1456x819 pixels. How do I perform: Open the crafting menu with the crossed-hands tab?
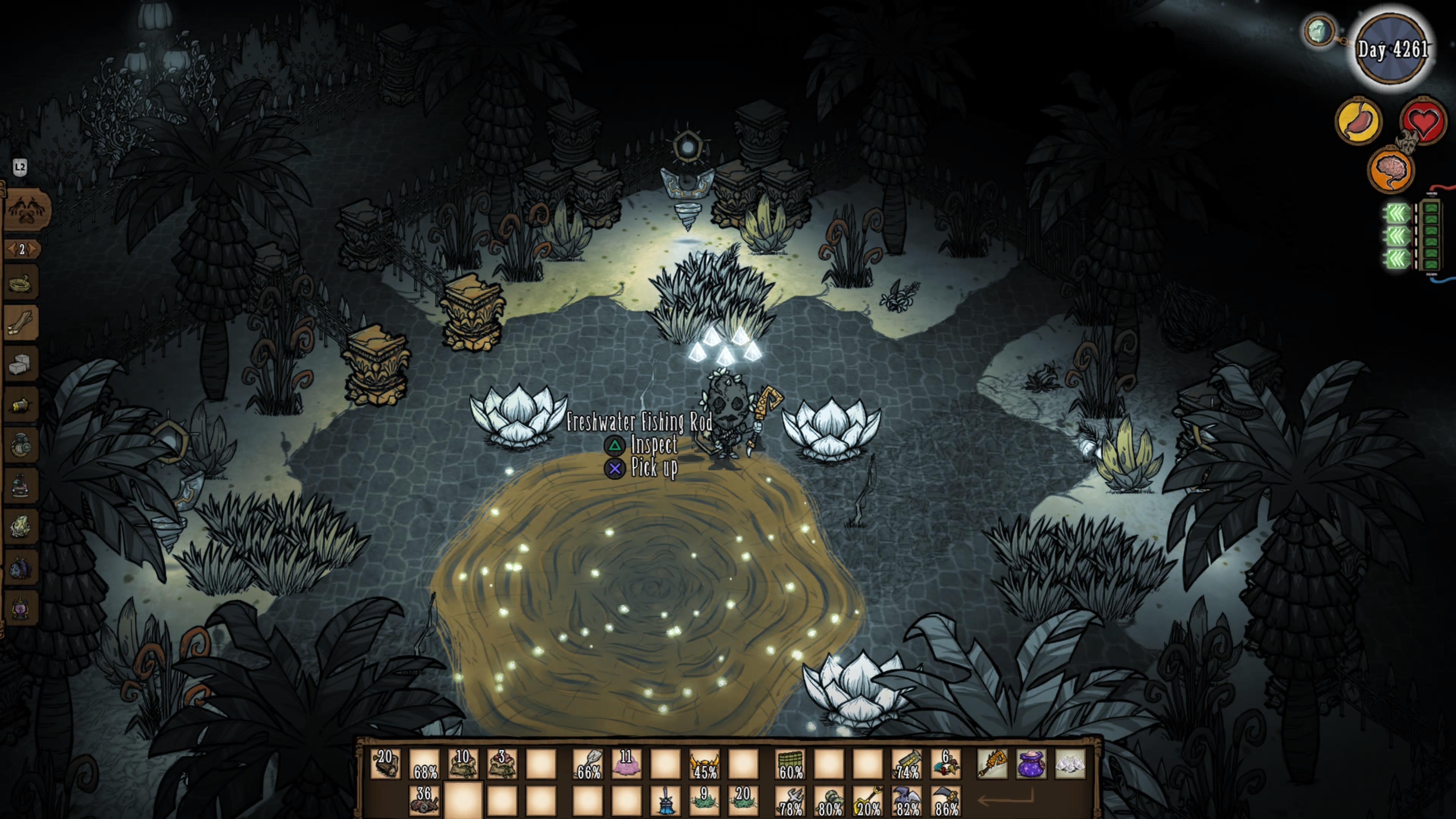coord(27,210)
